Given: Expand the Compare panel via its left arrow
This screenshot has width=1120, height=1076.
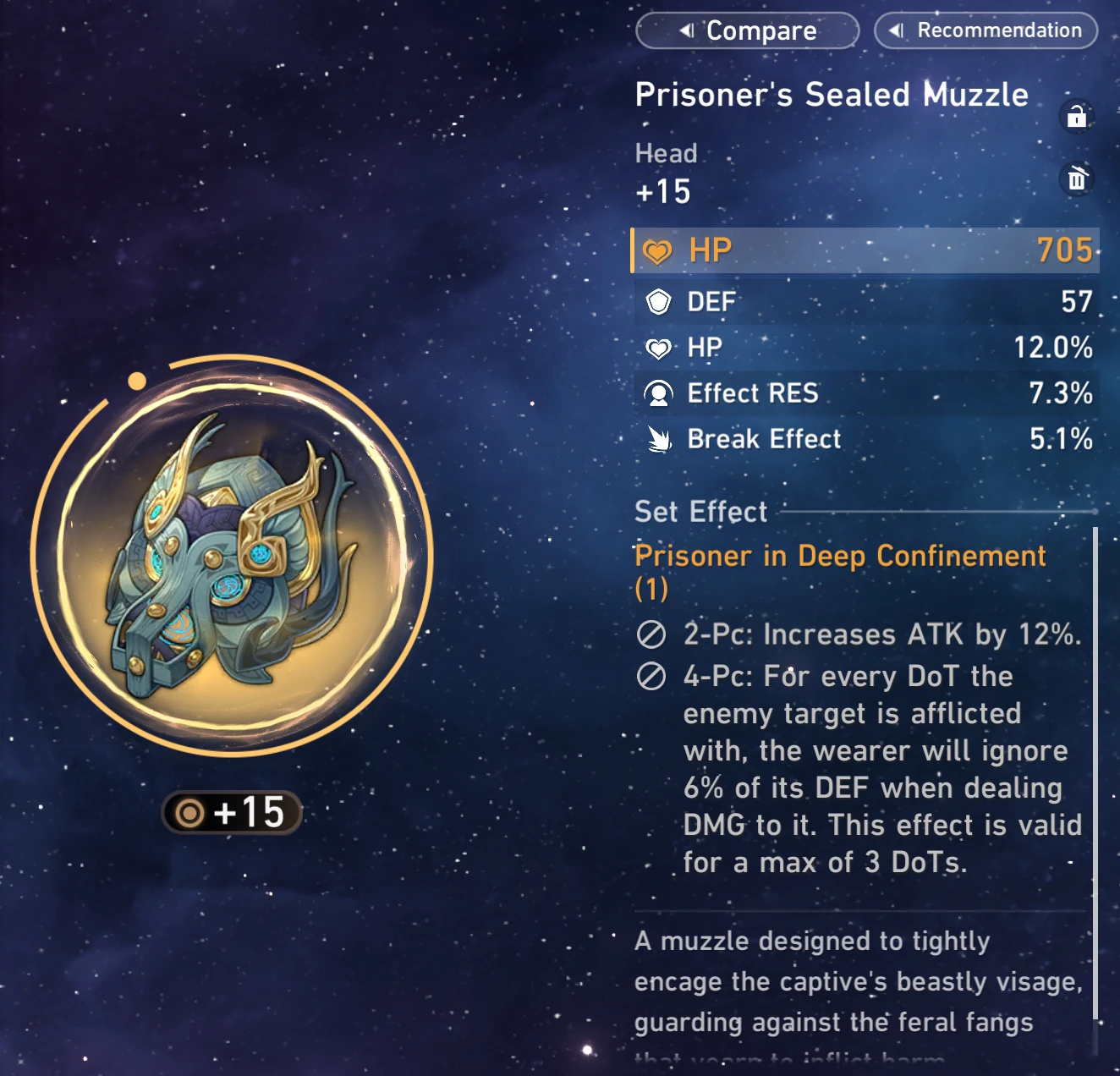Looking at the screenshot, I should coord(685,30).
